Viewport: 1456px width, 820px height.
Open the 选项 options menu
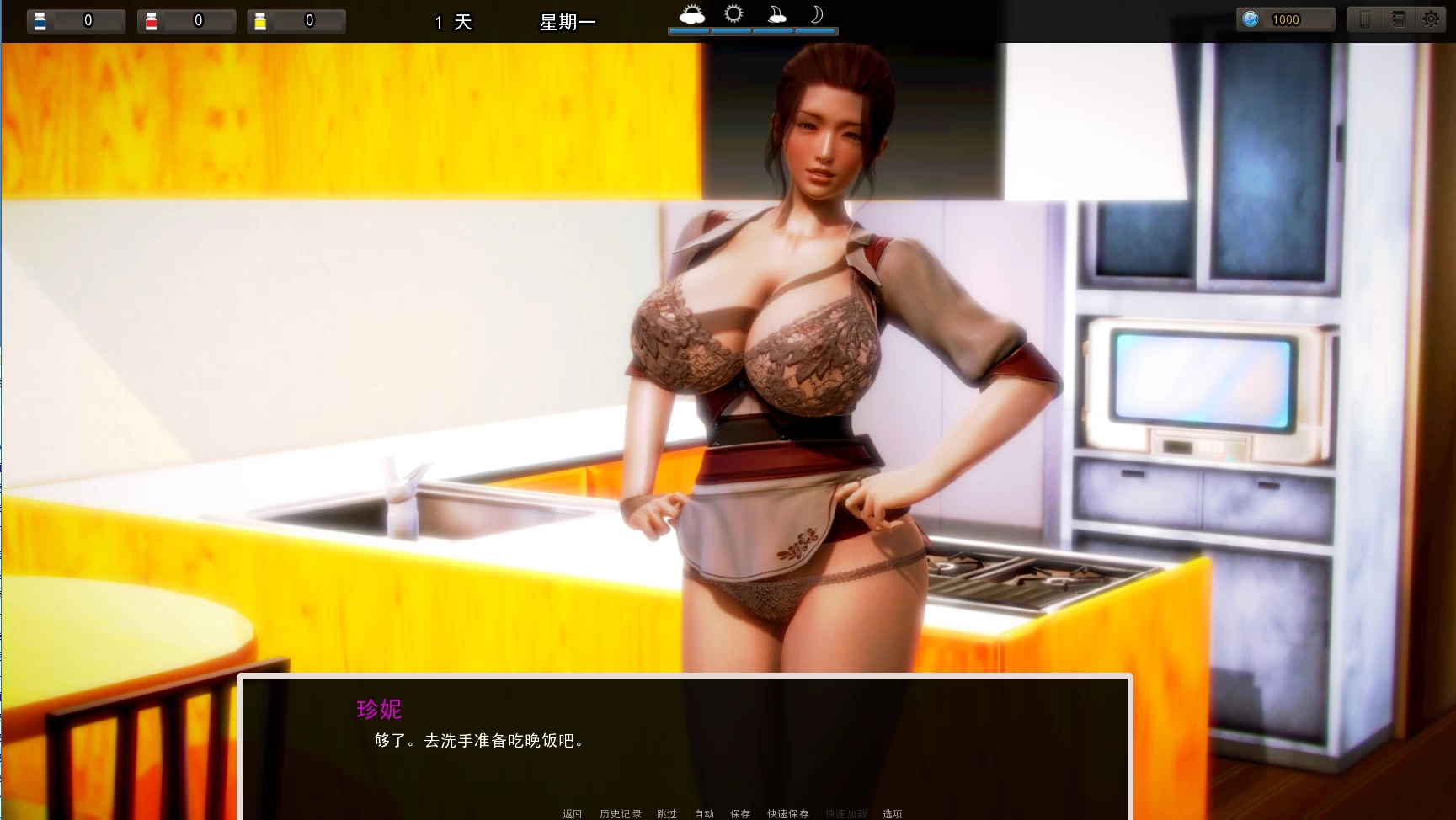pos(893,813)
